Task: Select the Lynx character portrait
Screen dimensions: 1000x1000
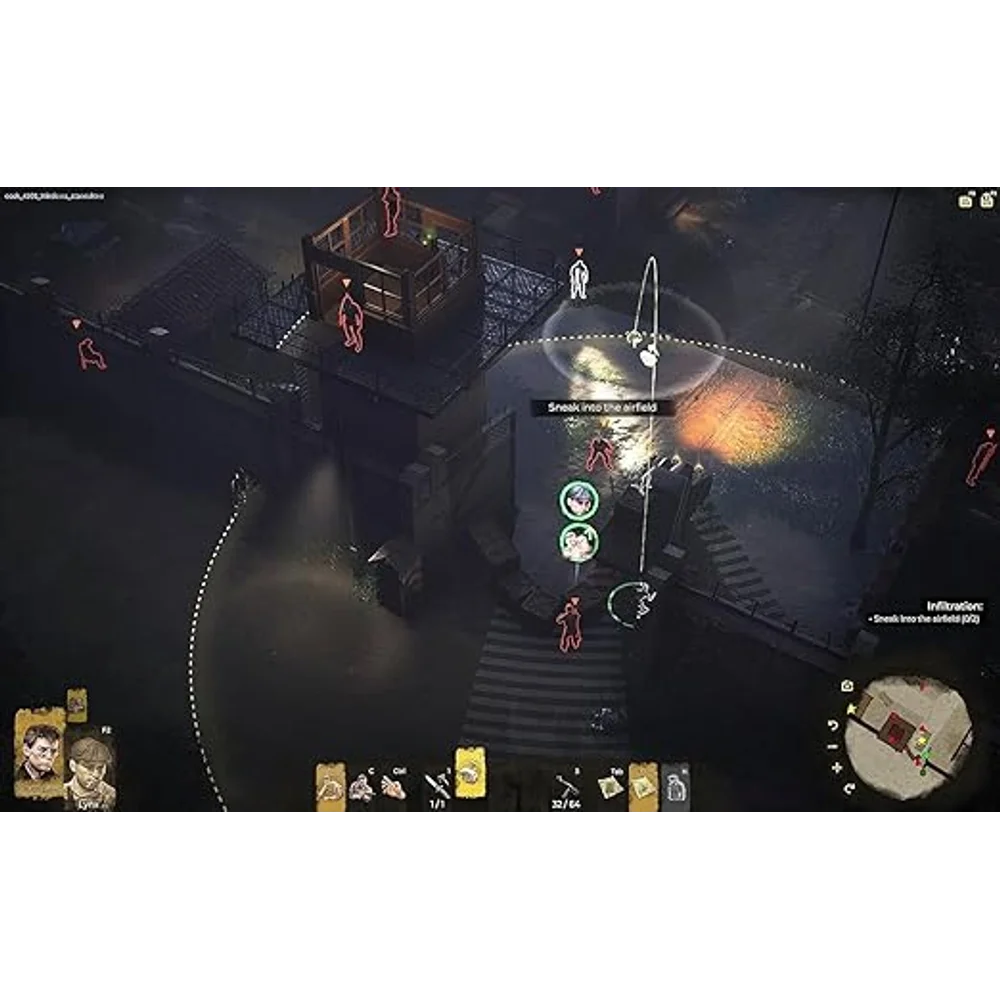Action: tap(90, 770)
